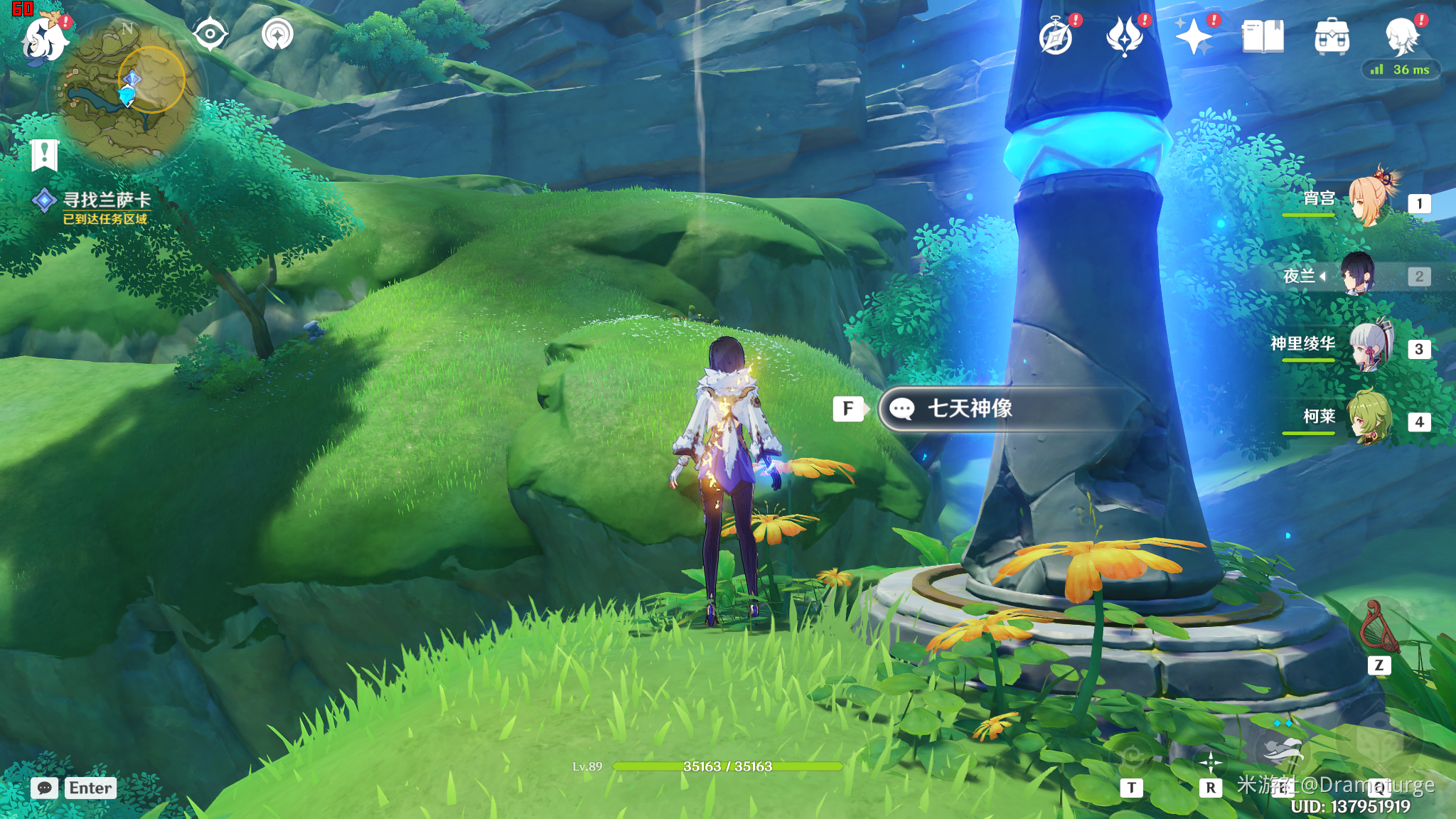Open the character screen icon
The height and width of the screenshot is (819, 1456).
1402,37
